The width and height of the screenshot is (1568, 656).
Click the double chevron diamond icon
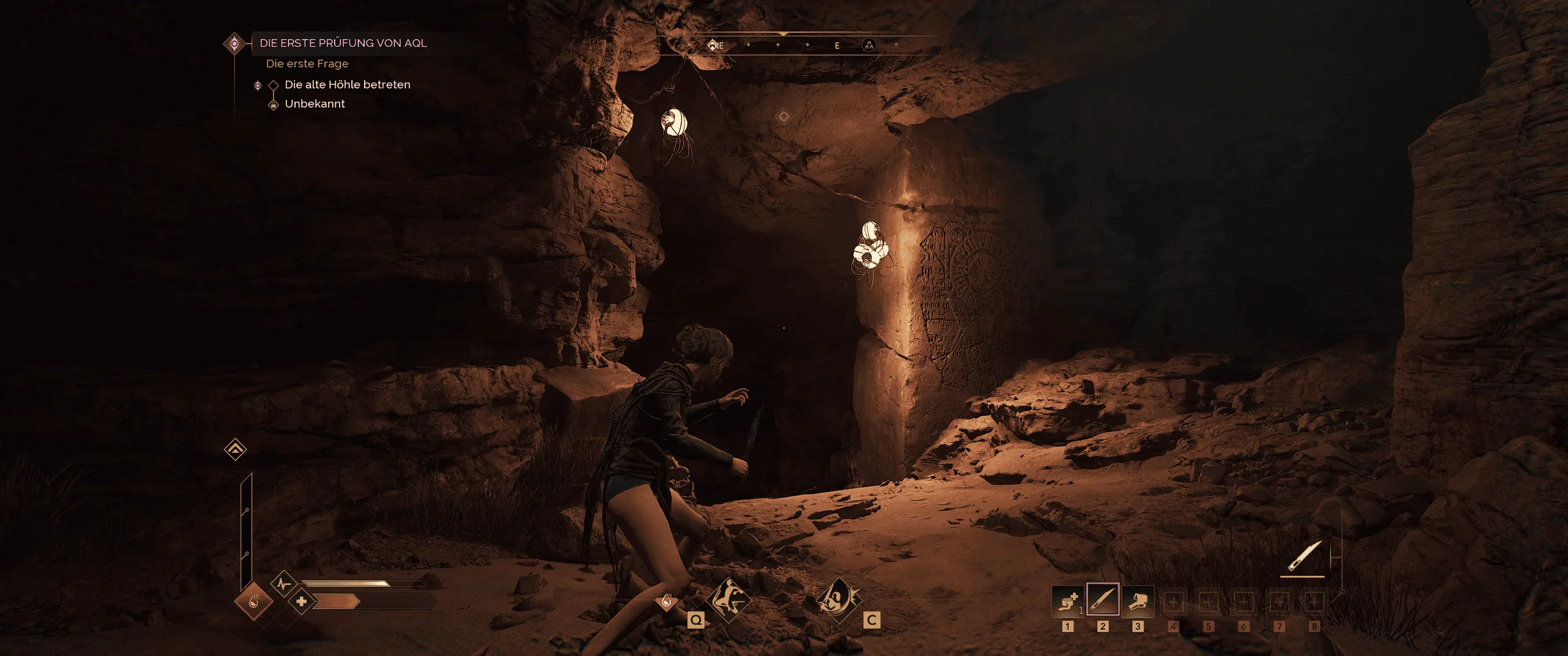[x=235, y=449]
